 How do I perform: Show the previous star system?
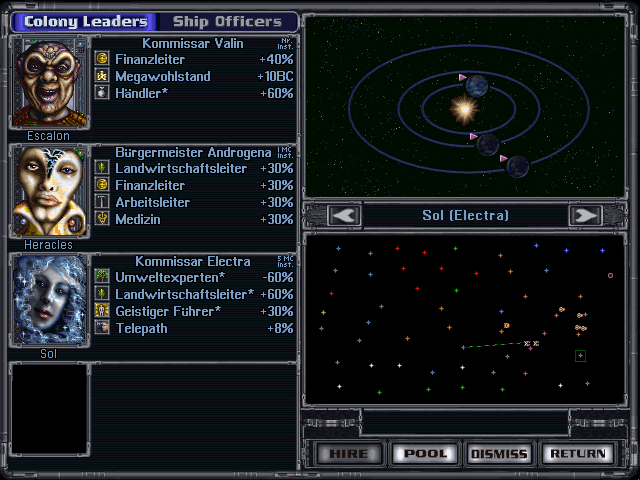[x=344, y=215]
